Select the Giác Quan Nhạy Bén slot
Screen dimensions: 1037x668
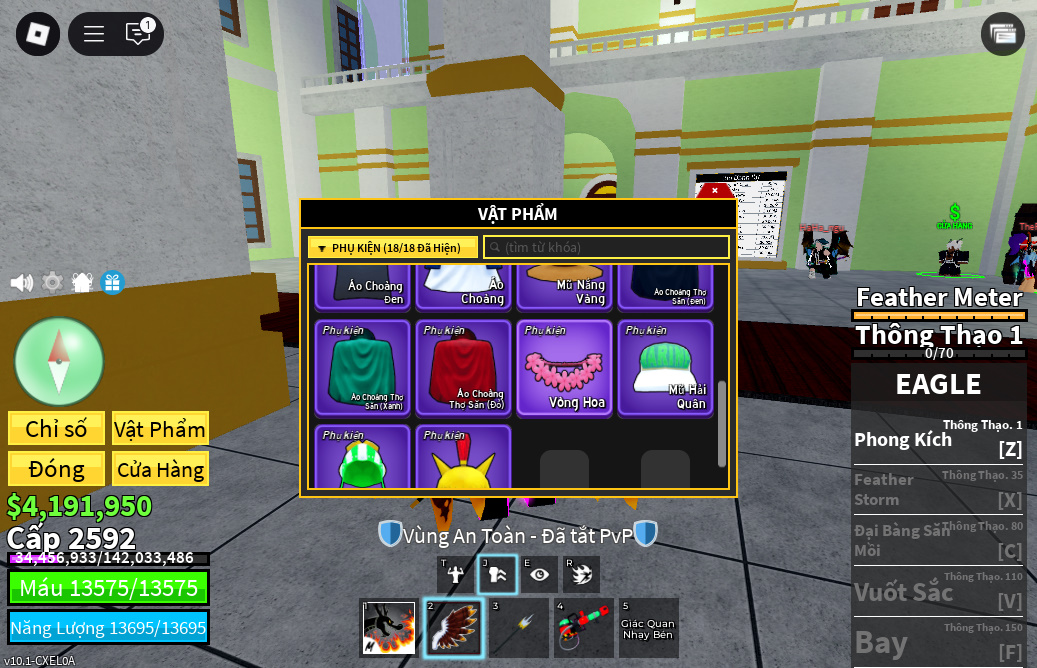point(648,627)
